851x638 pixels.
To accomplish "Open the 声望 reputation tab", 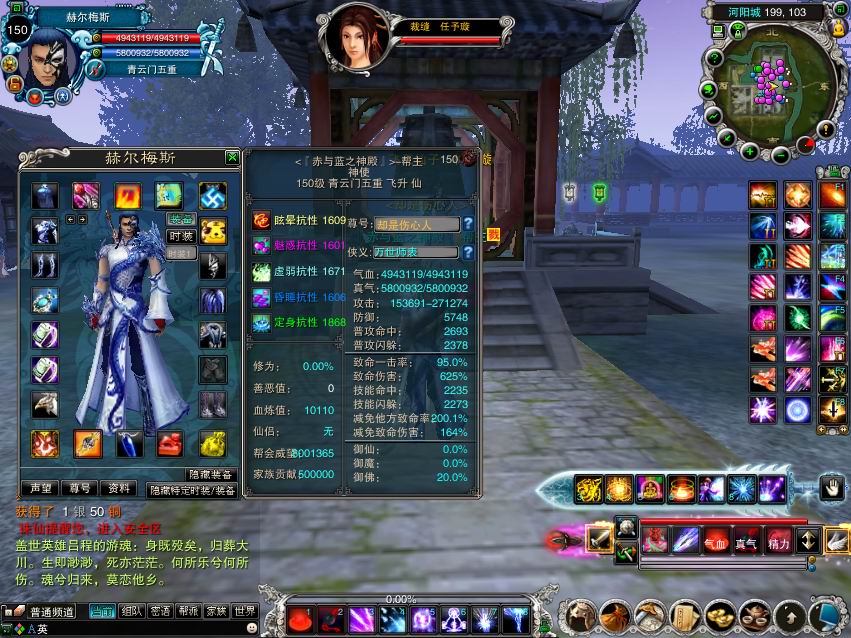I will tap(41, 489).
